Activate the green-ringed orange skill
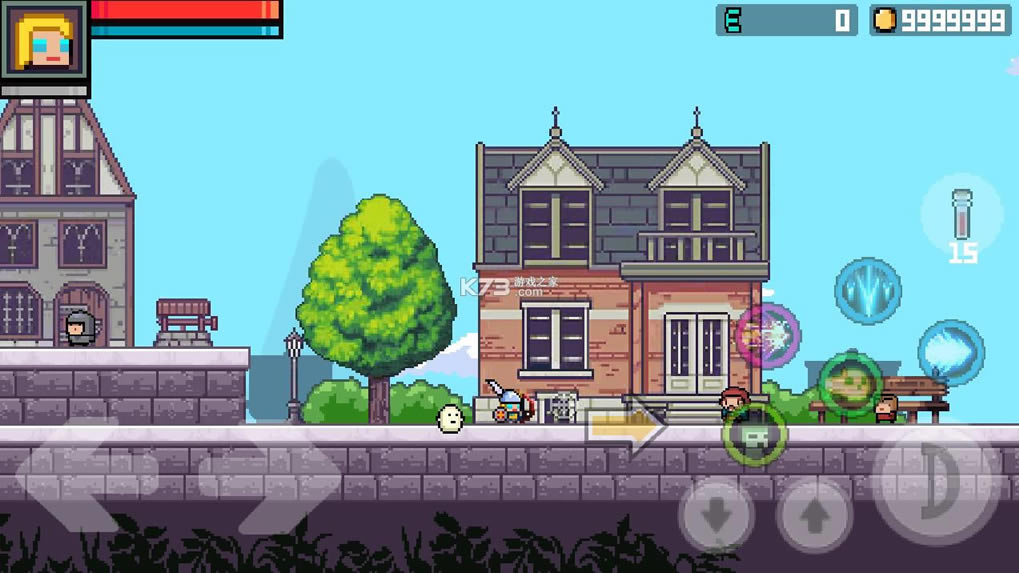This screenshot has height=573, width=1019. coord(850,384)
